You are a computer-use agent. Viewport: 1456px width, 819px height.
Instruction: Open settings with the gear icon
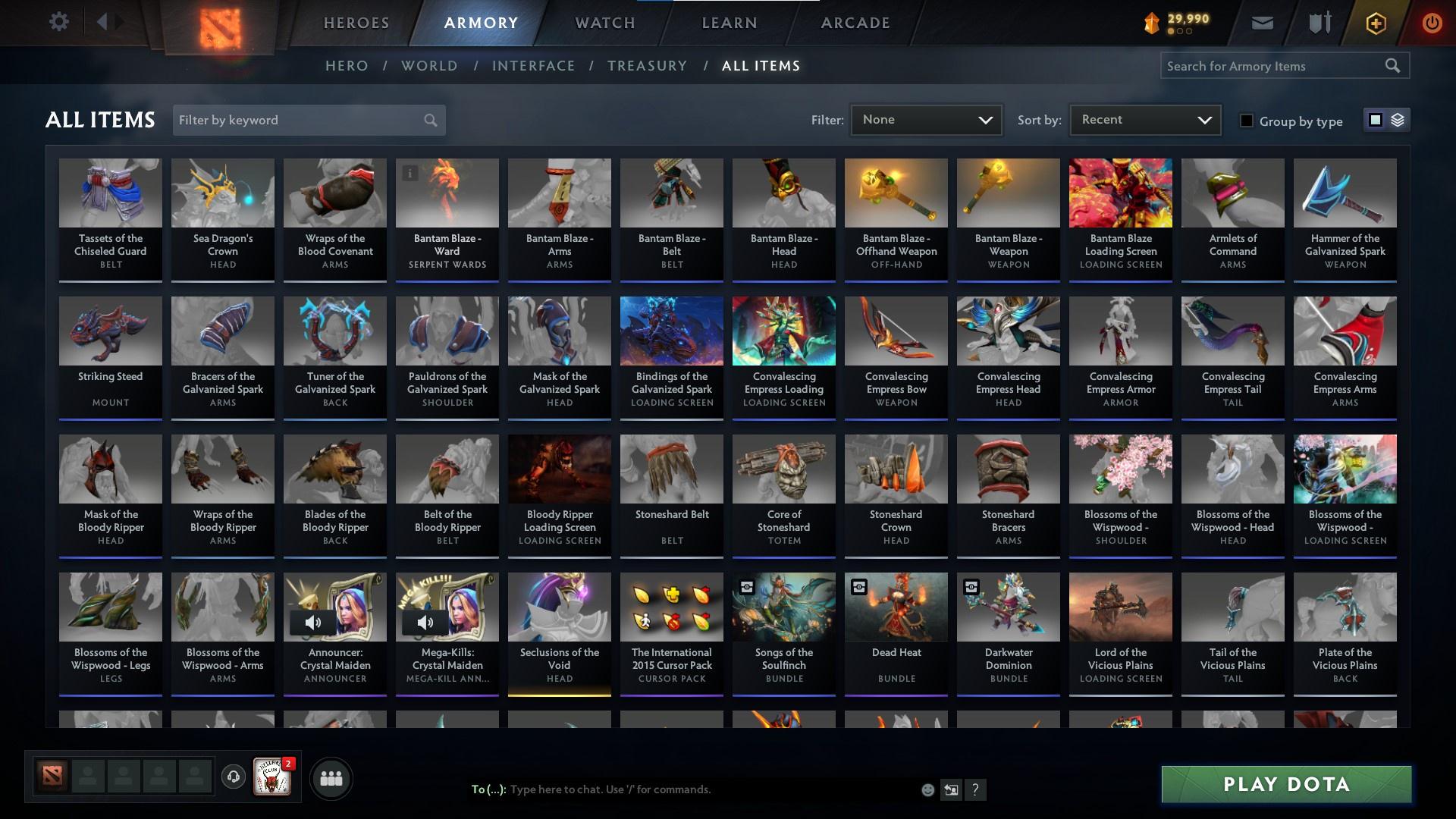coord(59,21)
